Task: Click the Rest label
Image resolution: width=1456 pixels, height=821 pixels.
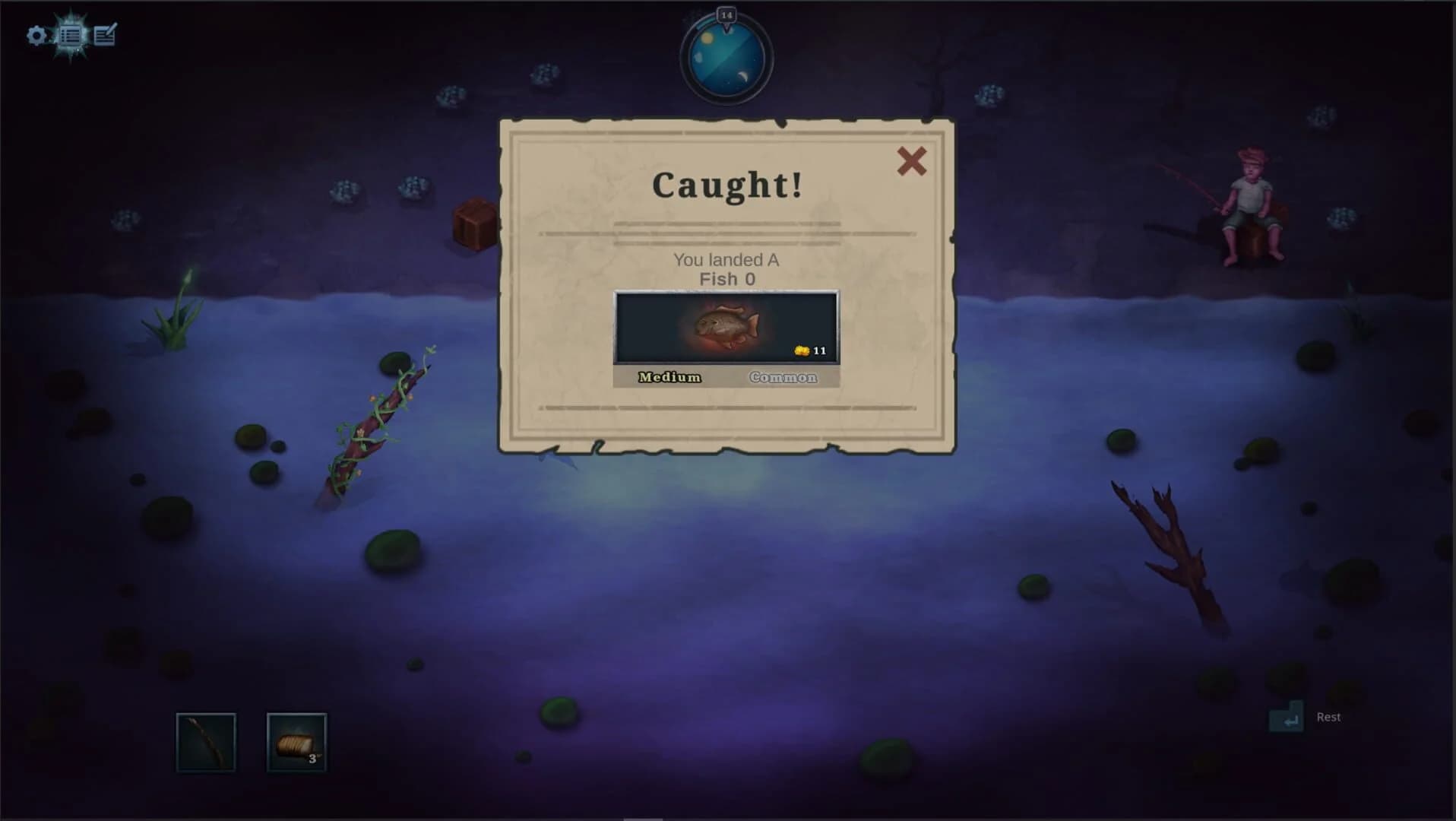Action: (x=1327, y=717)
